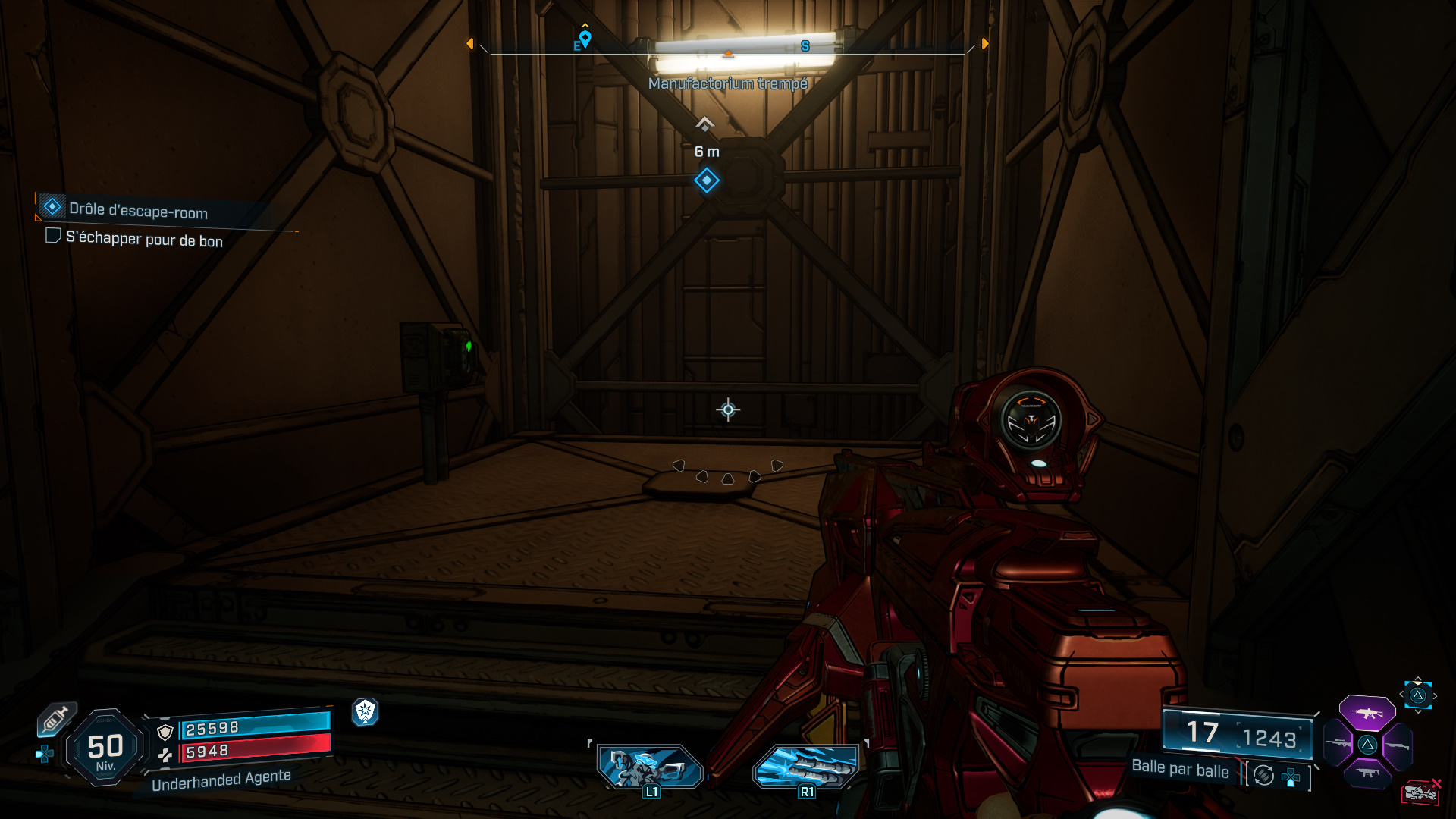Select the SMG in the bottom weapon slot
The width and height of the screenshot is (1456, 819).
tap(1368, 773)
